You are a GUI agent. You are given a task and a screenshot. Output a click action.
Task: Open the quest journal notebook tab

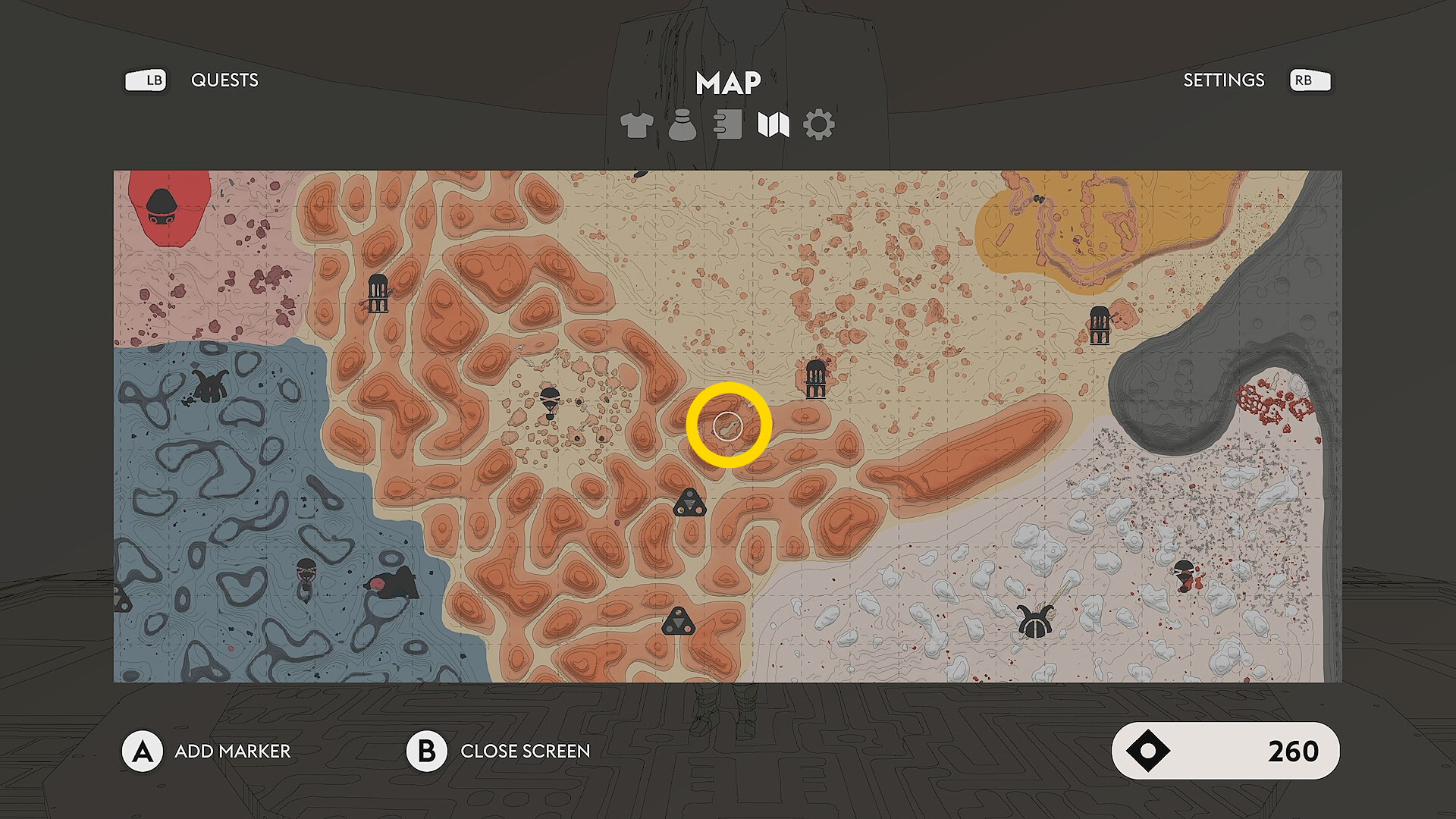point(728,125)
